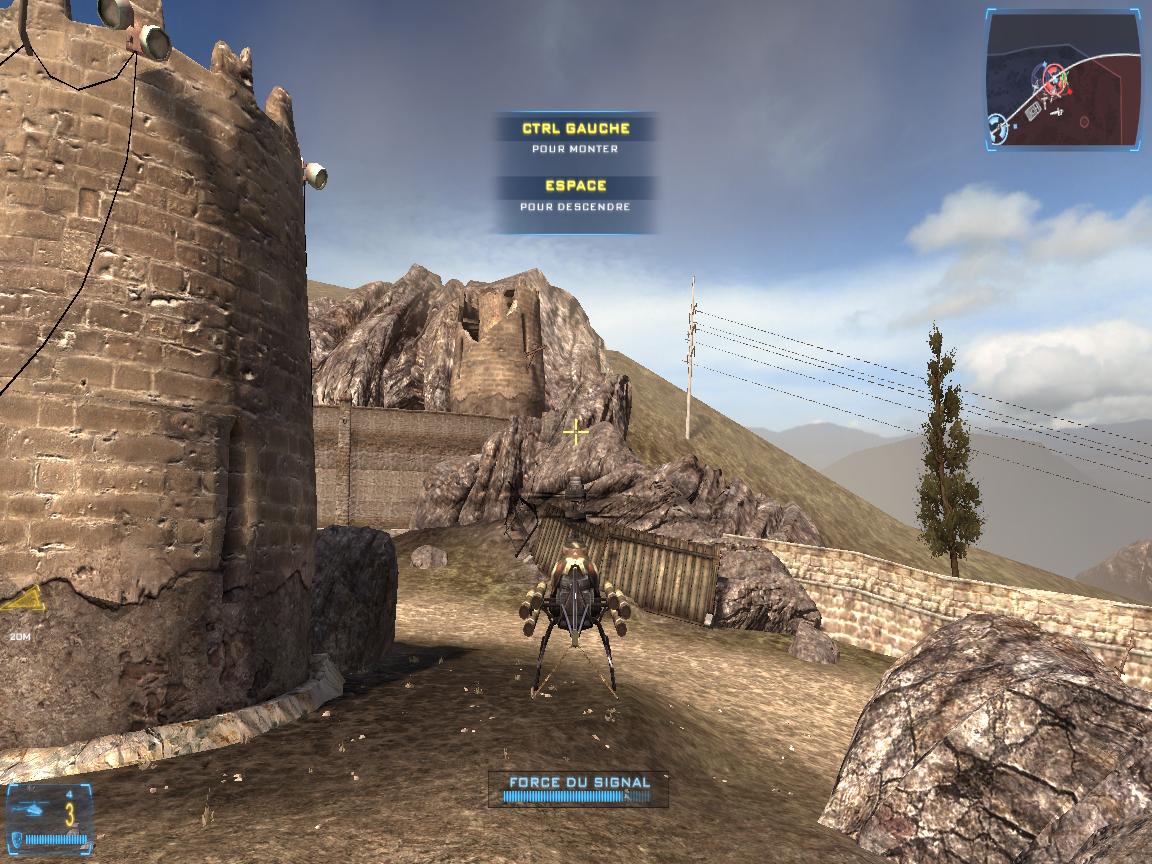This screenshot has width=1152, height=864.
Task: Select the red circular marker on minimap
Action: (1084, 122)
